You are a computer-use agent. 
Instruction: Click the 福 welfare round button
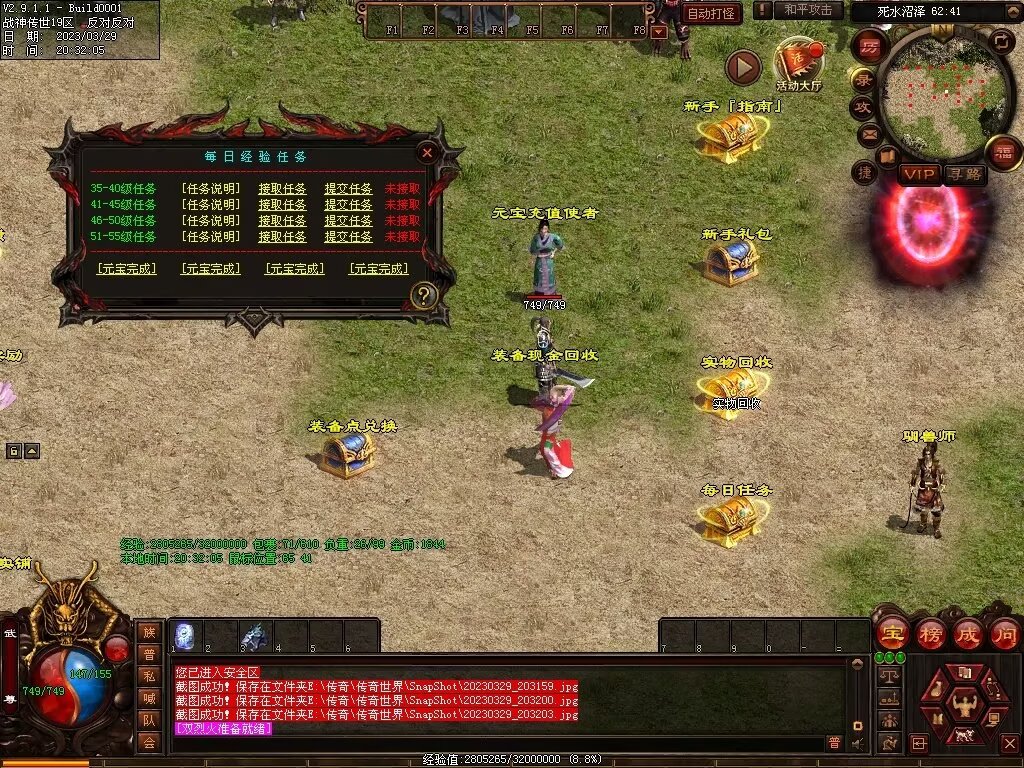(x=1003, y=152)
